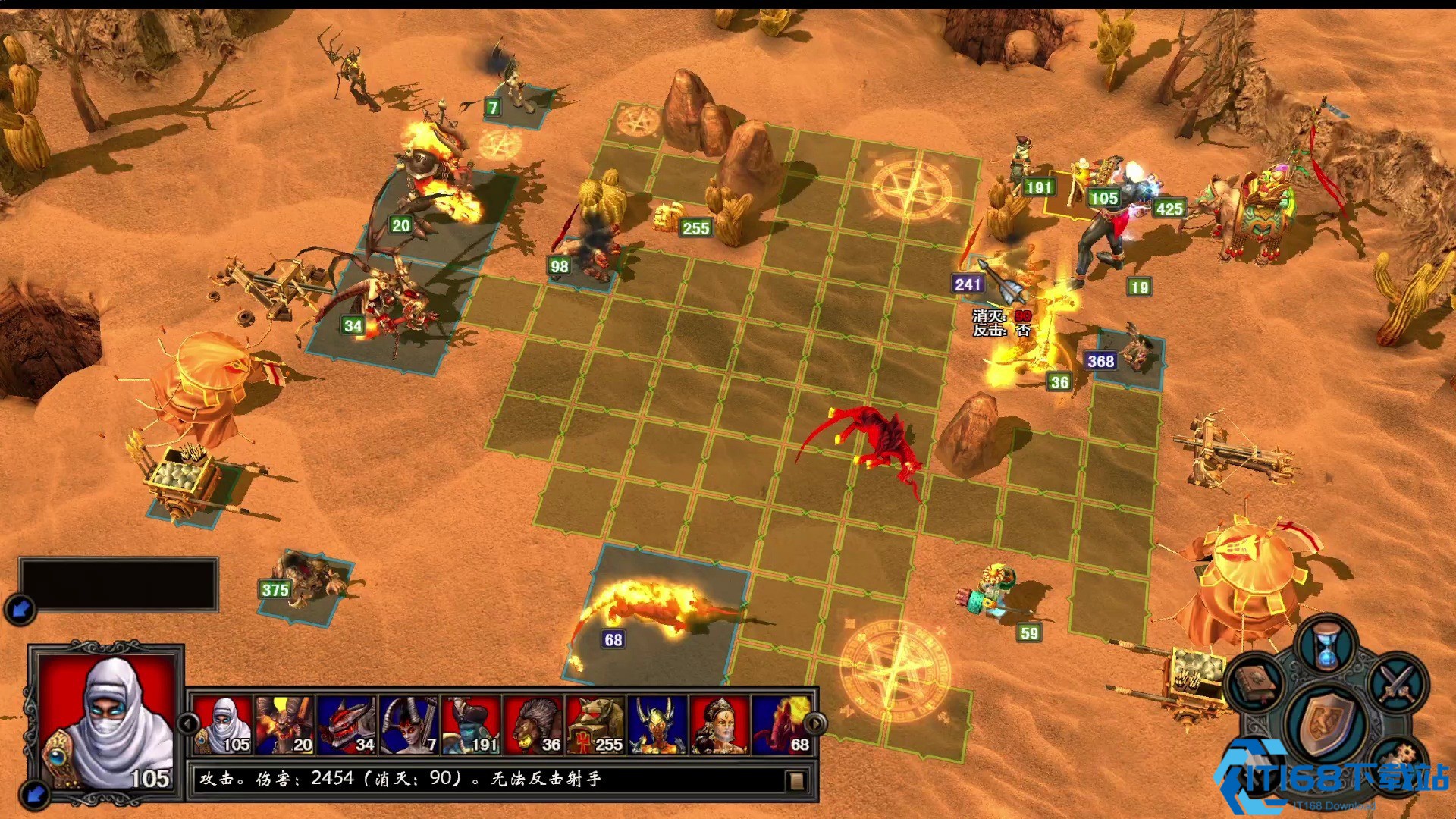Activate the crossed swords button
This screenshot has height=819, width=1456.
(x=1397, y=682)
